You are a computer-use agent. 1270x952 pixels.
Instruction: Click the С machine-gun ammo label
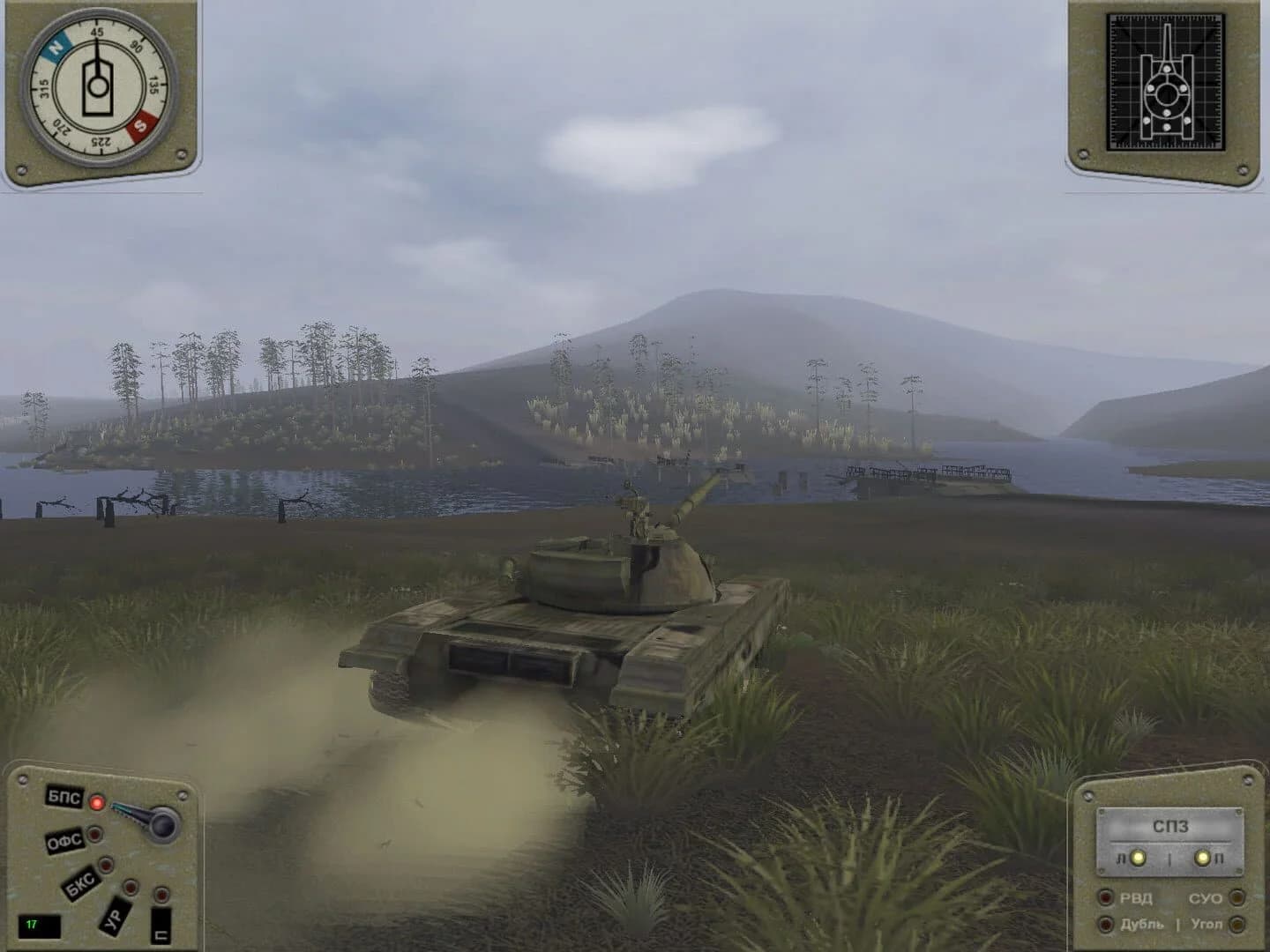pyautogui.click(x=161, y=929)
